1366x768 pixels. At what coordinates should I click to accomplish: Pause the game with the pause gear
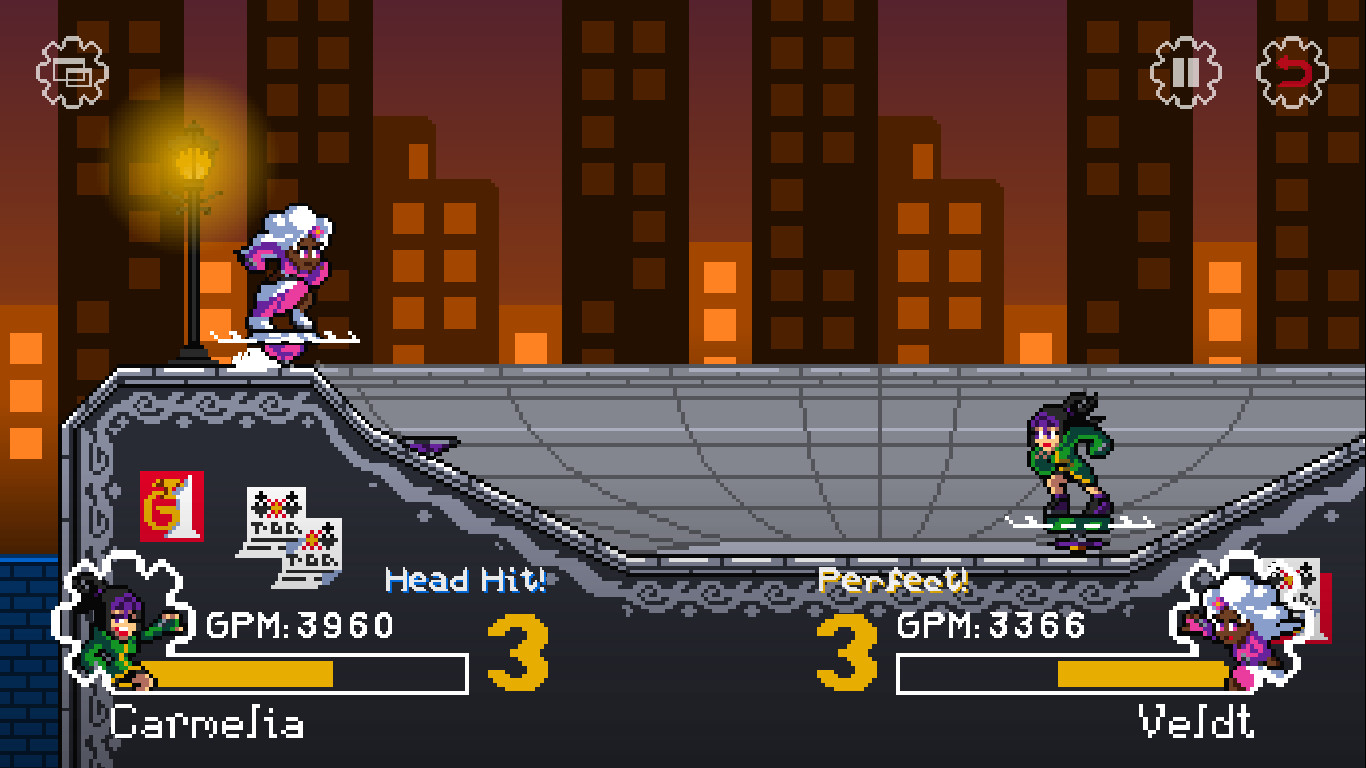(1183, 70)
